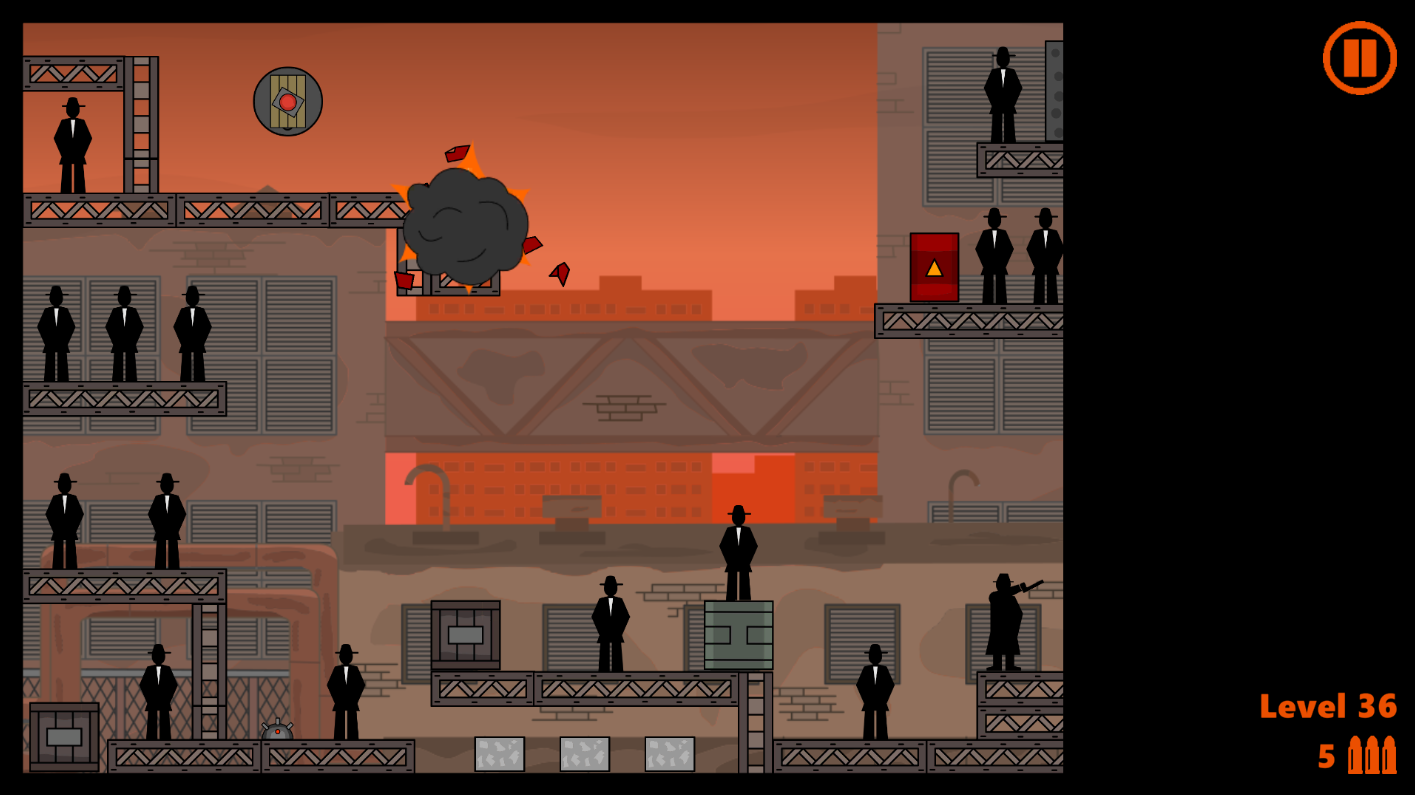Select the red explosive barrel on right platform
This screenshot has width=1417, height=795.
pos(934,267)
